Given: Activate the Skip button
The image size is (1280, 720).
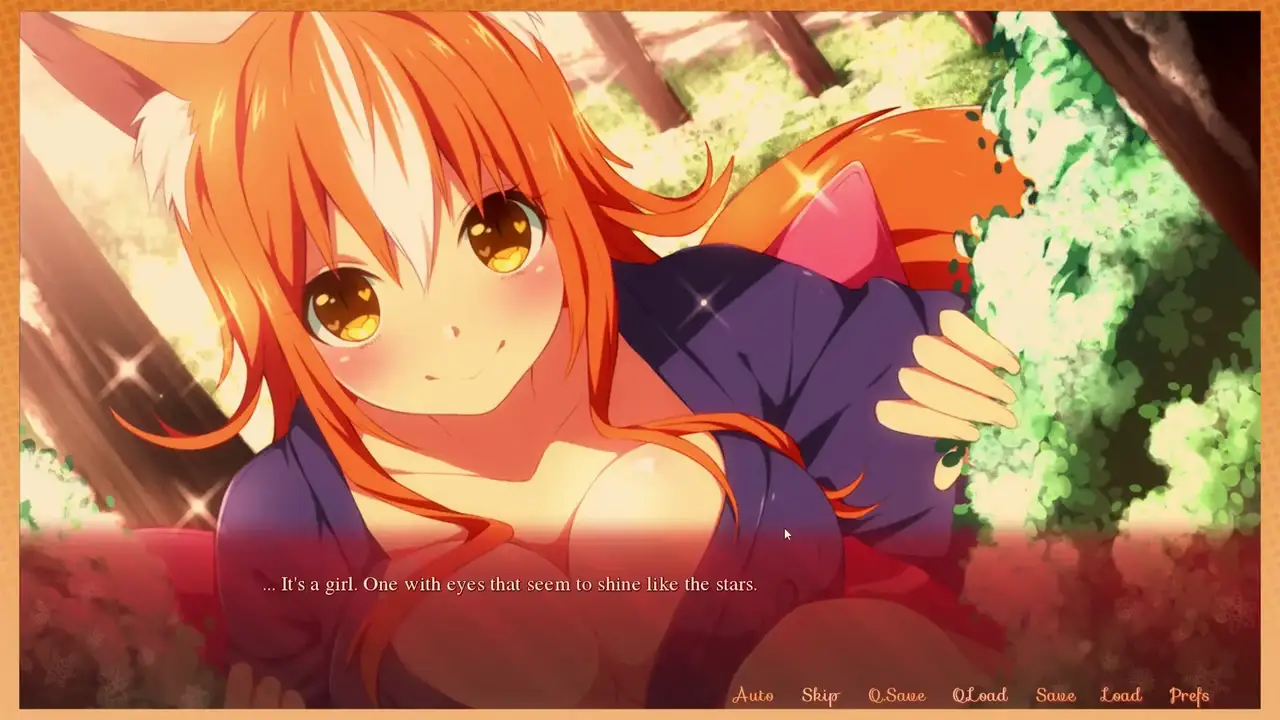Looking at the screenshot, I should coord(820,695).
